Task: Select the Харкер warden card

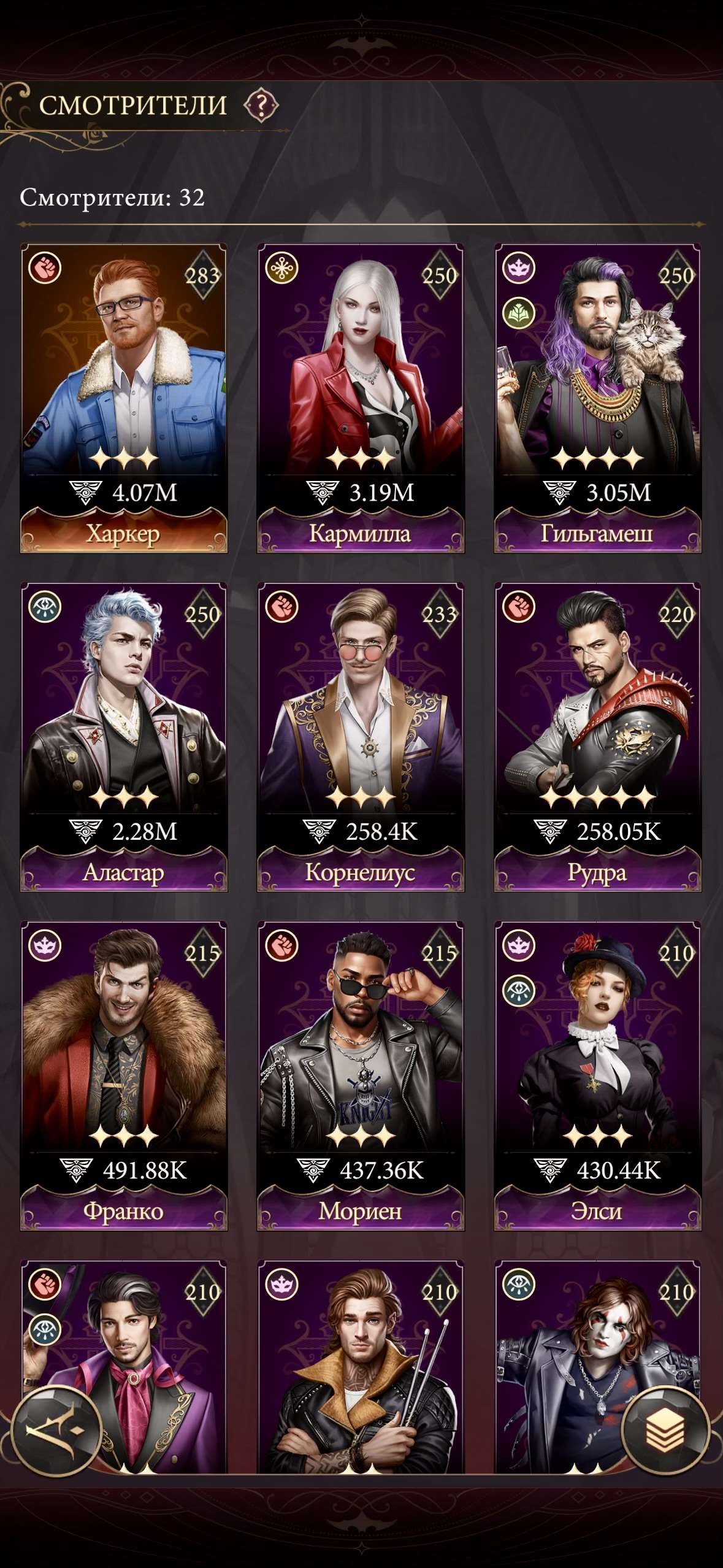Action: point(124,398)
